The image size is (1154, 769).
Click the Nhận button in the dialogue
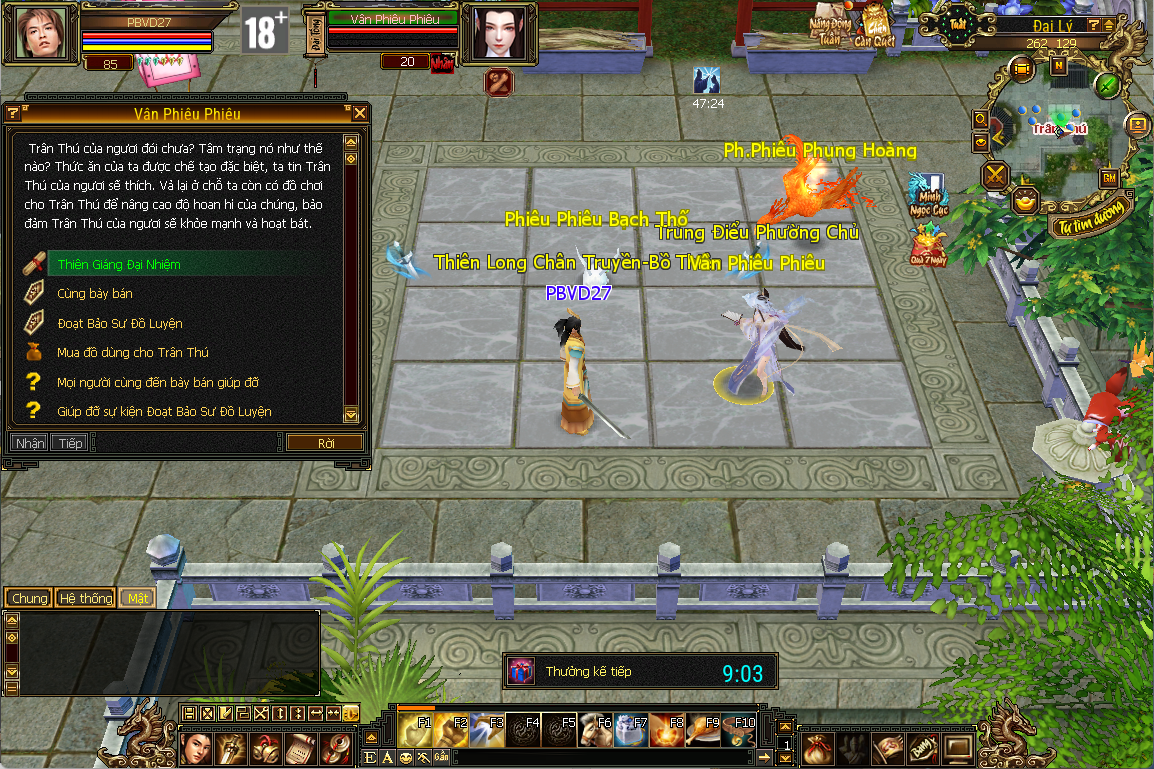click(30, 443)
